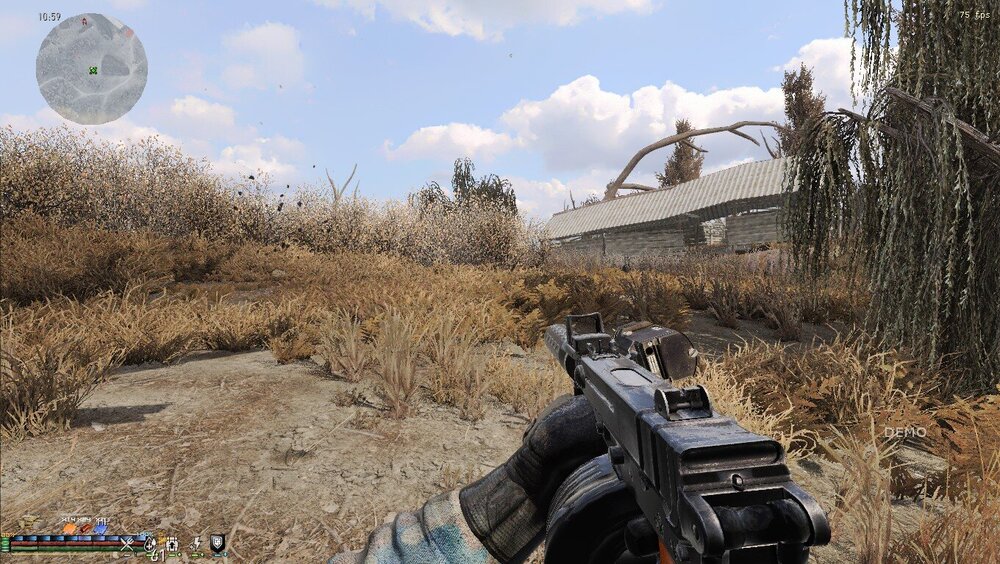Image resolution: width=1000 pixels, height=564 pixels.
Task: Click the circular minimap
Action: (x=92, y=69)
